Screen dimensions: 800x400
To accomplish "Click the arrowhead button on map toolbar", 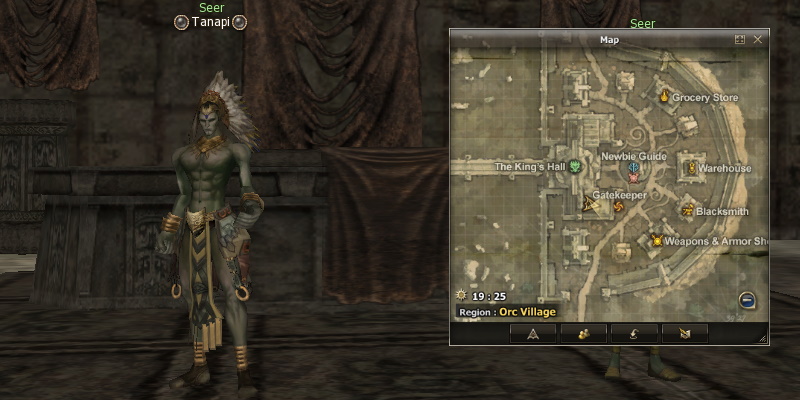I will coord(533,334).
